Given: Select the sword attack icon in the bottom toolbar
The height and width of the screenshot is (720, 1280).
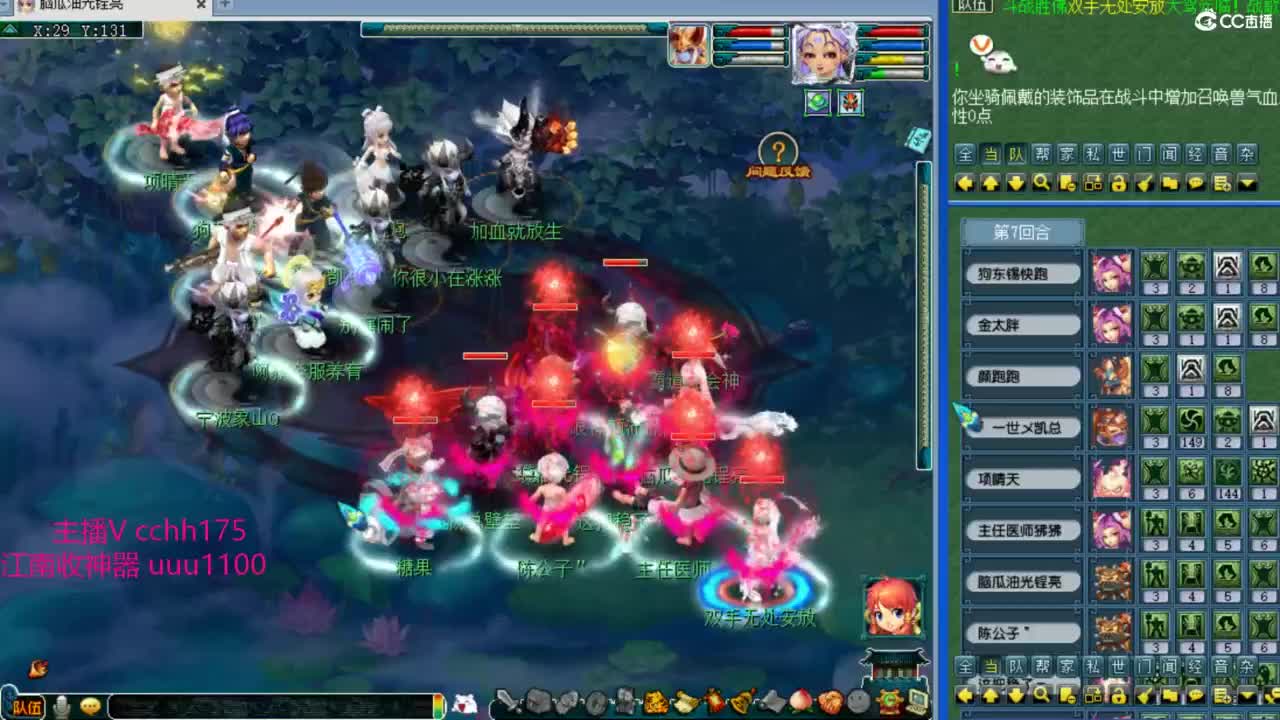Looking at the screenshot, I should pyautogui.click(x=505, y=702).
